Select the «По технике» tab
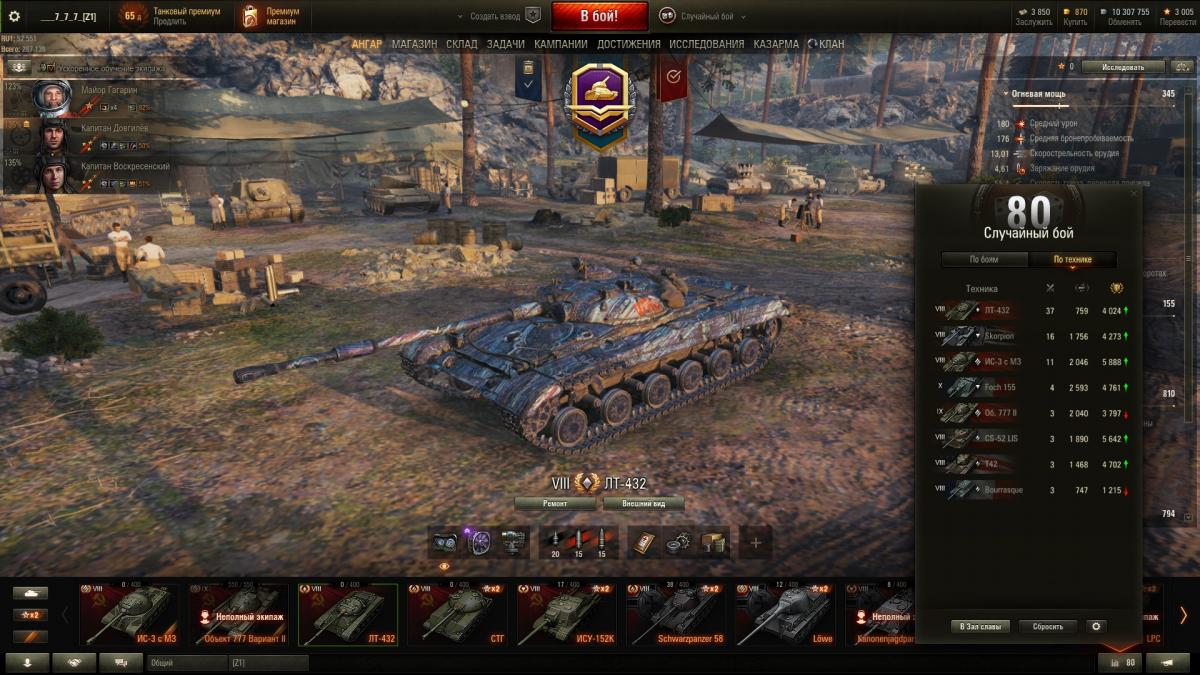1200x675 pixels. pos(1072,260)
